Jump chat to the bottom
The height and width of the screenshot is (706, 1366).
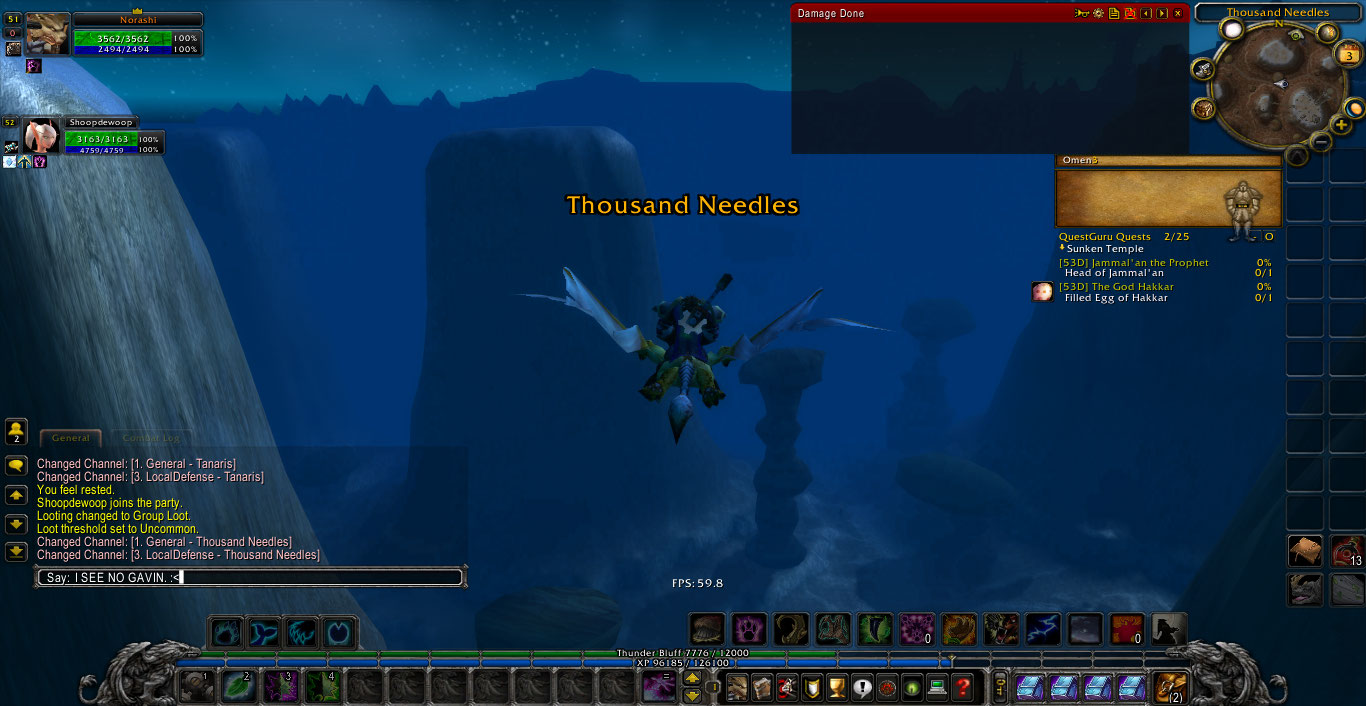(x=16, y=551)
